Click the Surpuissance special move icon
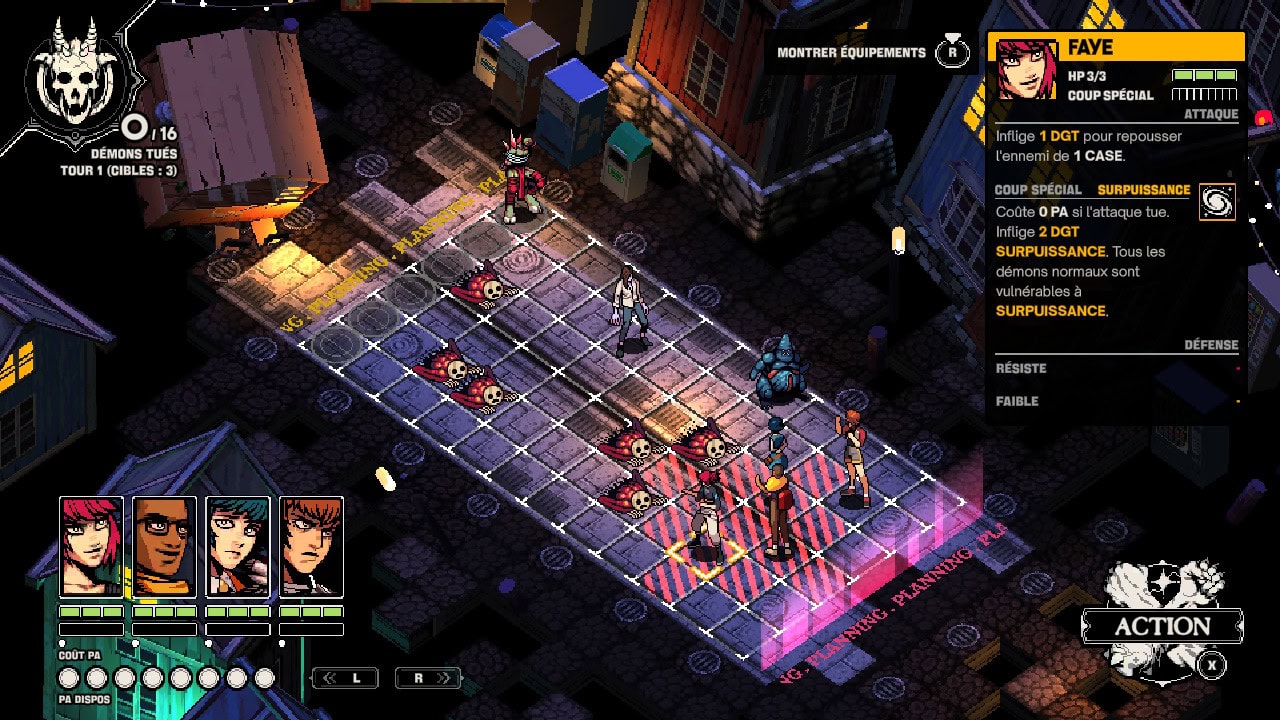1280x720 pixels. point(1217,201)
